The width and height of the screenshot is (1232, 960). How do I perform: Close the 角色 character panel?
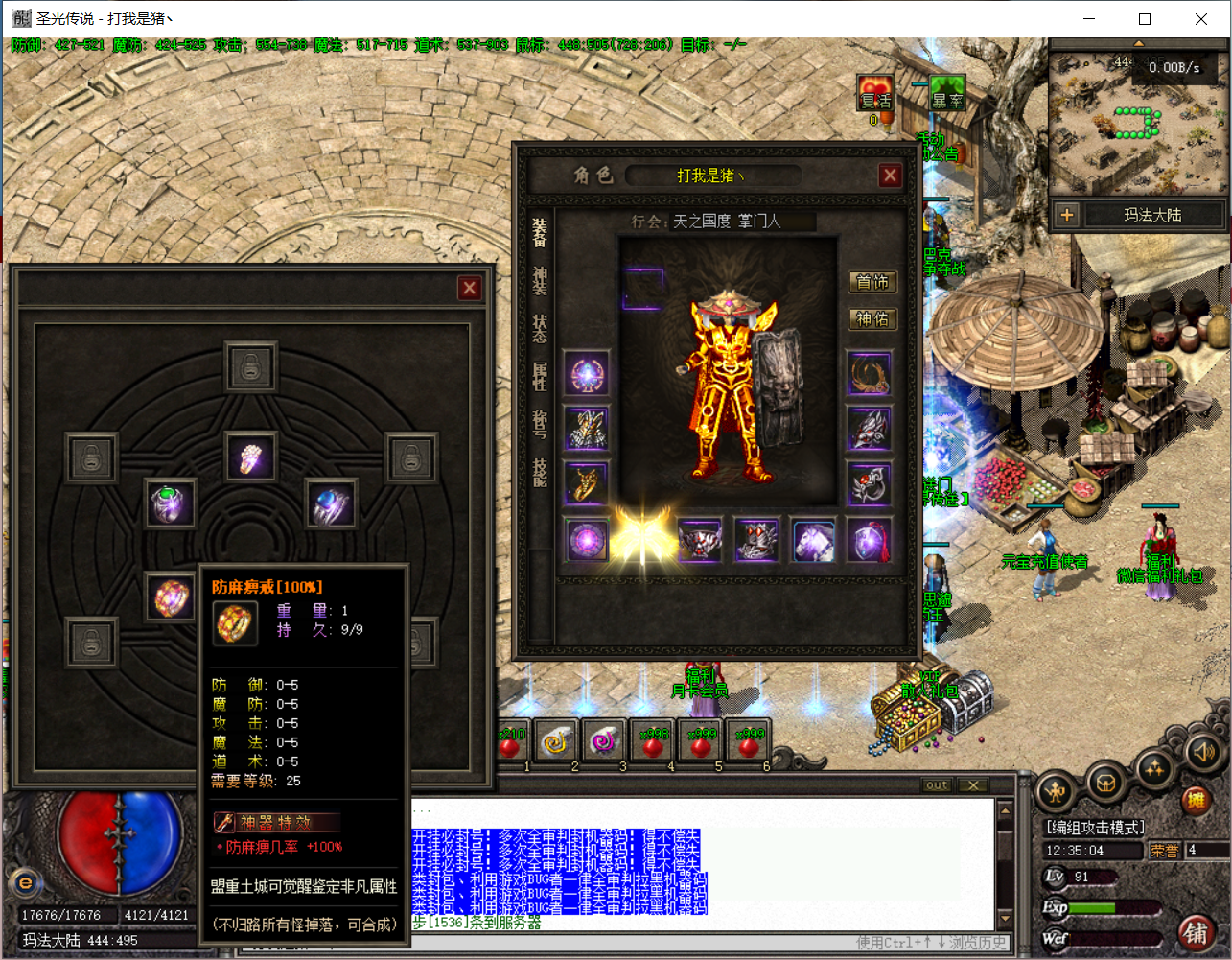[890, 175]
